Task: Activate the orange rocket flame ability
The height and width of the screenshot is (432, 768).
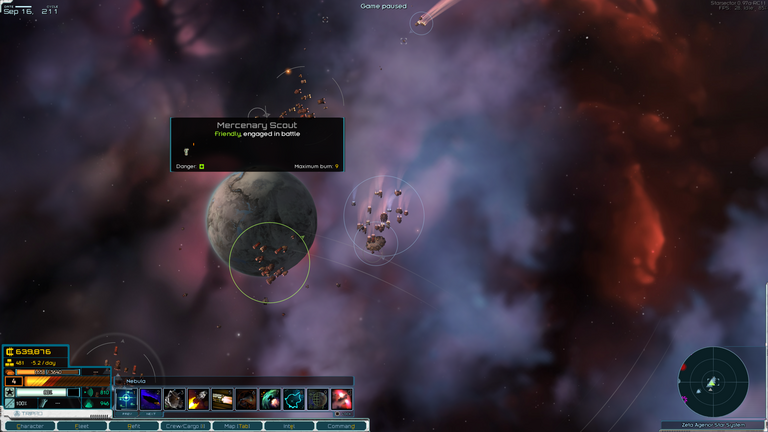Action: pos(198,400)
